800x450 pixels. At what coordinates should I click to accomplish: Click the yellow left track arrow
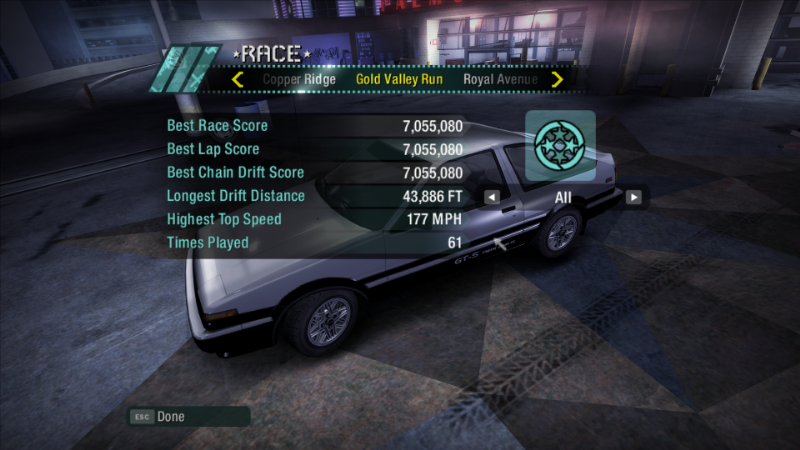(238, 79)
